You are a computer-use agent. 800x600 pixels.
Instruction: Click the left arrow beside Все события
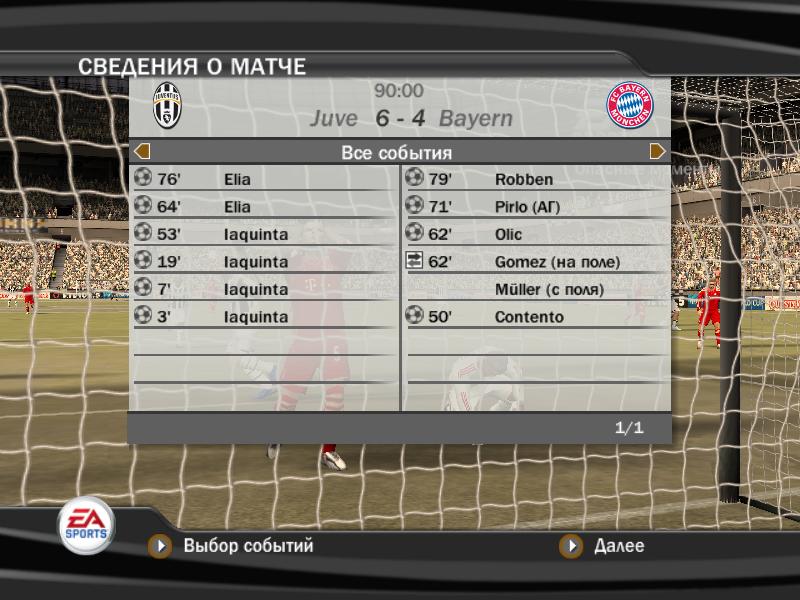point(142,152)
